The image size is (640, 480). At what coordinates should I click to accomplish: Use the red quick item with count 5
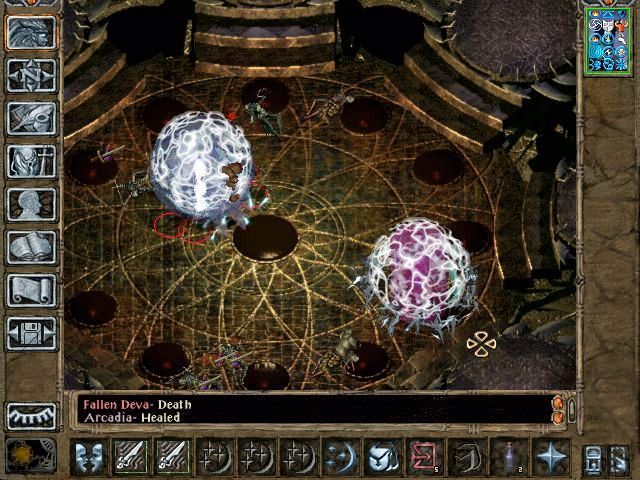click(424, 457)
